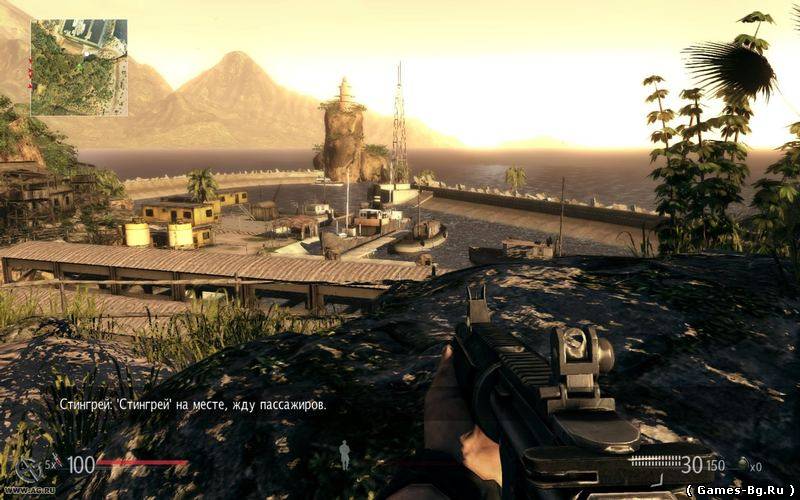The width and height of the screenshot is (800, 500).
Task: Click the minimap in the corner
Action: tap(79, 67)
